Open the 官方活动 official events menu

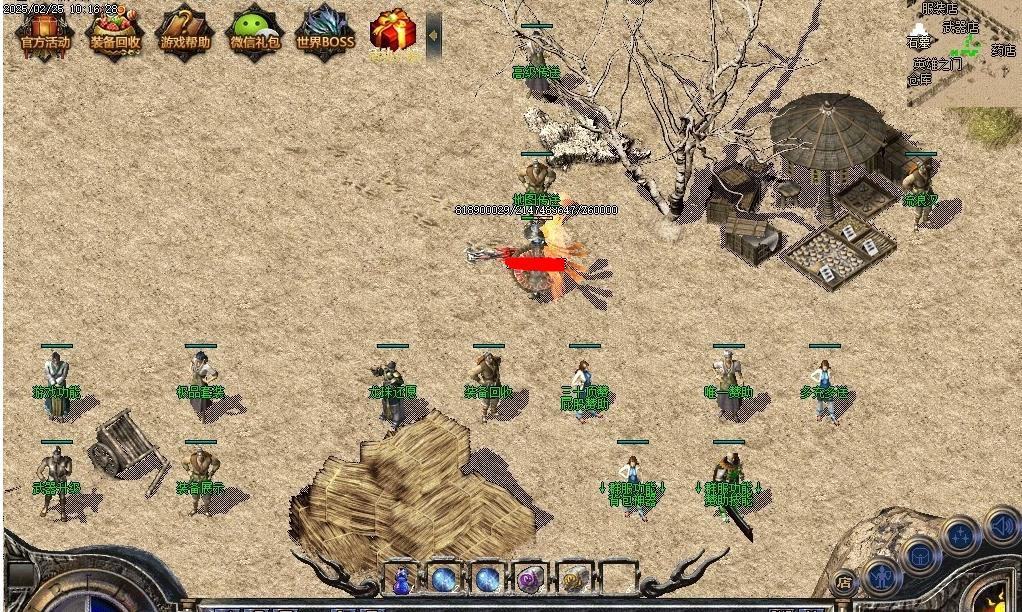(45, 30)
